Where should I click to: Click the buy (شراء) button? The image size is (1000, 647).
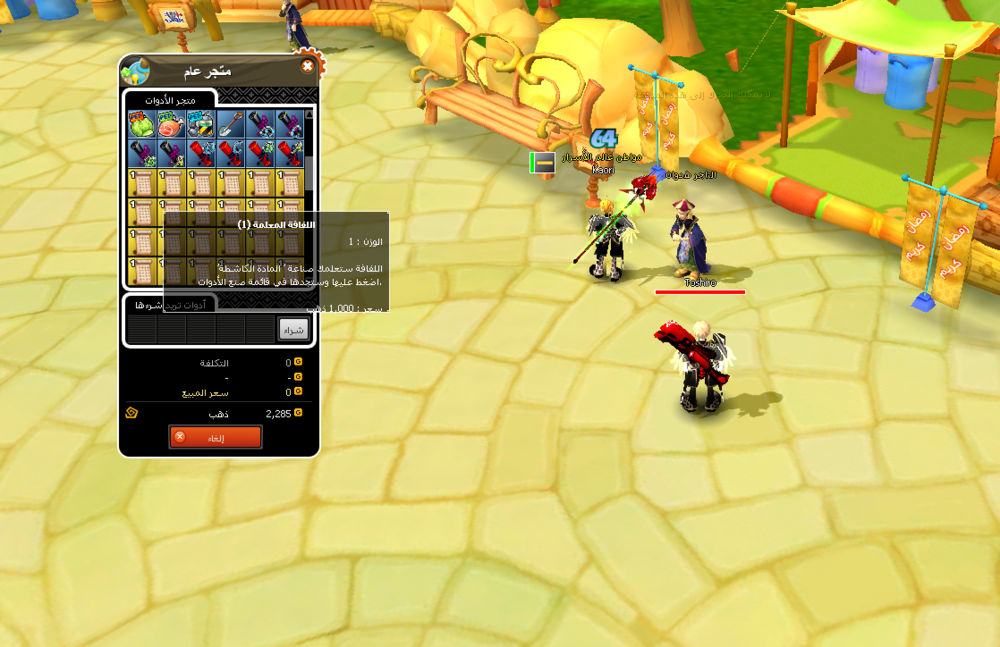coord(293,330)
